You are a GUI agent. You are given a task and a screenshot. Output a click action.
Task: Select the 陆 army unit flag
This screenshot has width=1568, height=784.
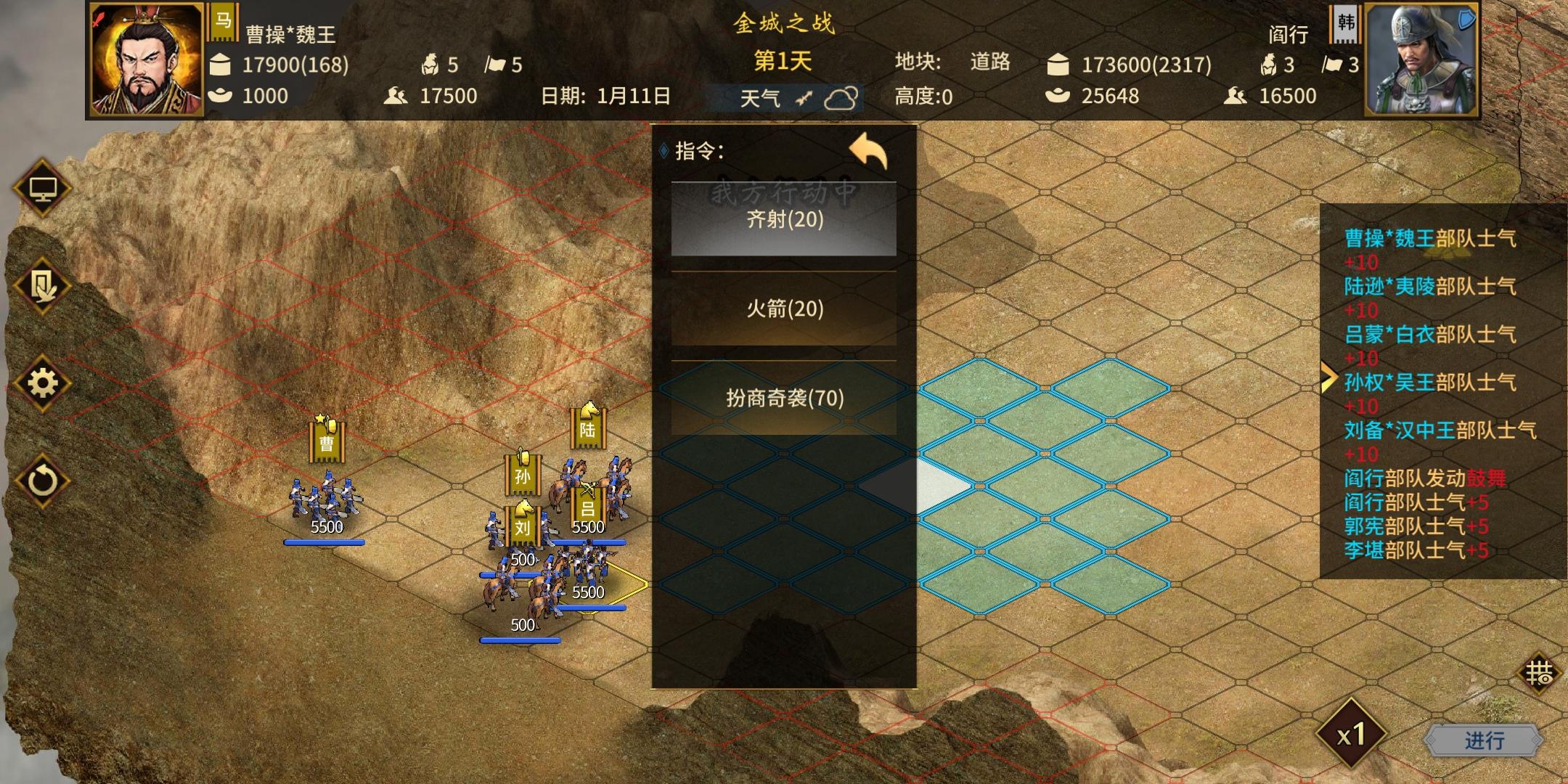point(589,430)
